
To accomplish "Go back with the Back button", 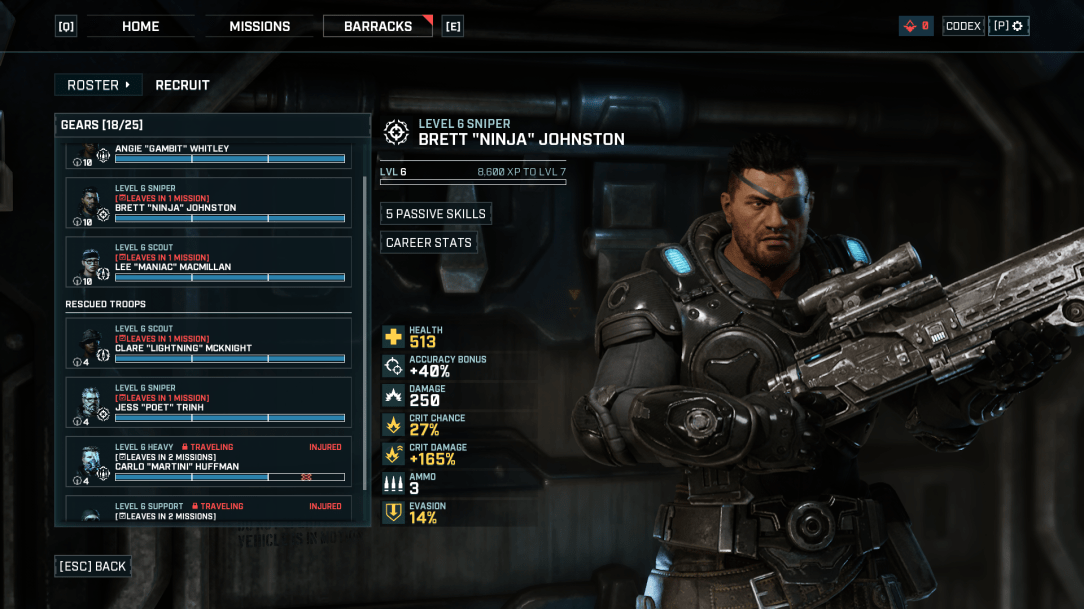I will (x=93, y=566).
